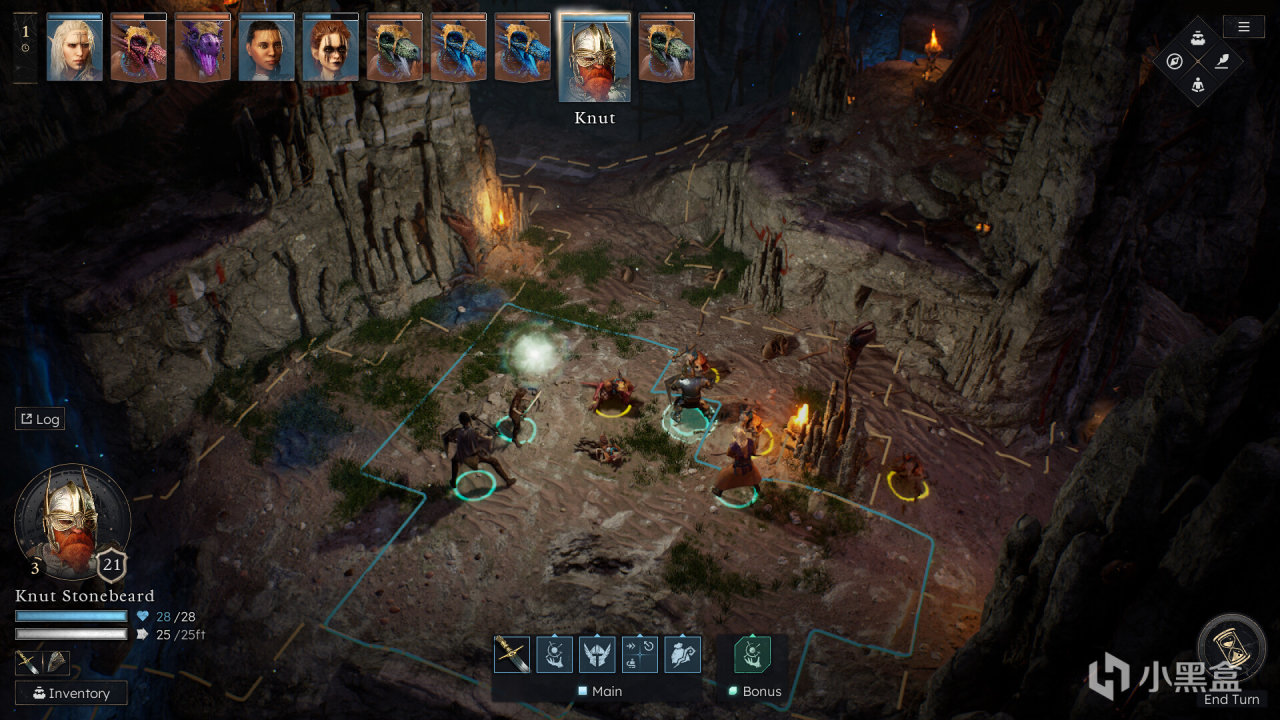The image size is (1280, 720).
Task: Activate the green bonus action spell
Action: pyautogui.click(x=753, y=654)
